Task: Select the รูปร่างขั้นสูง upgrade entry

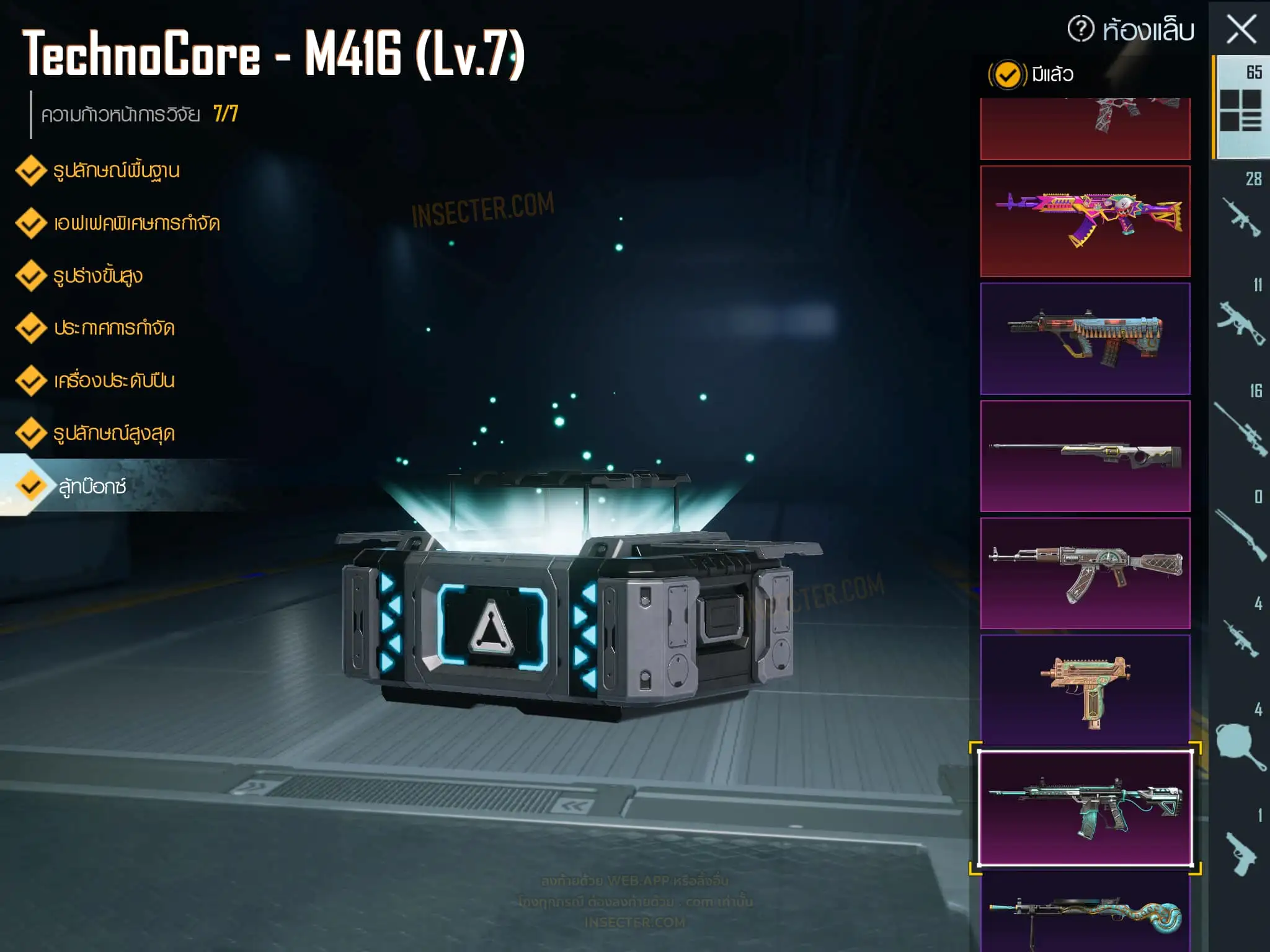Action: coord(97,276)
